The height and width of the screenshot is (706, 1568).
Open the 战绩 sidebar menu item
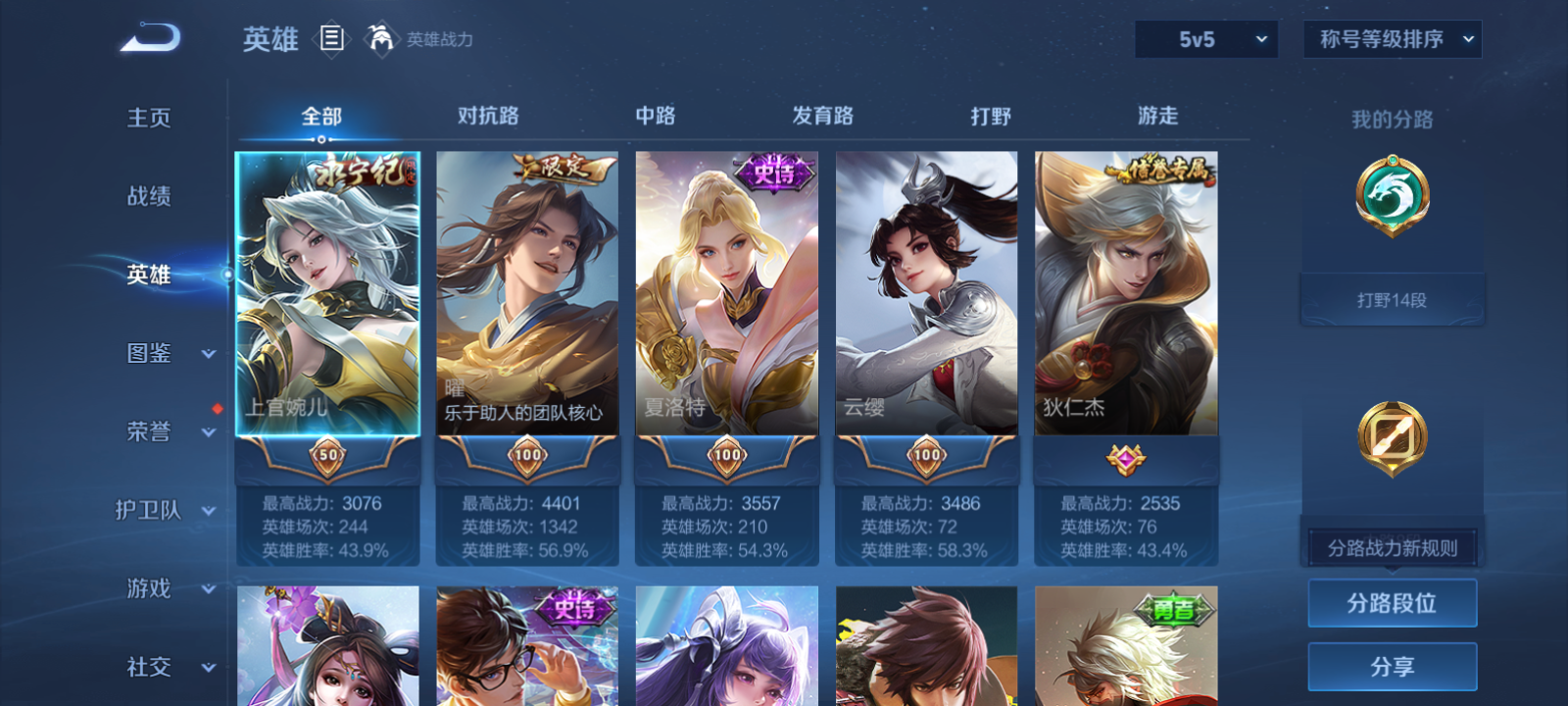pos(150,197)
